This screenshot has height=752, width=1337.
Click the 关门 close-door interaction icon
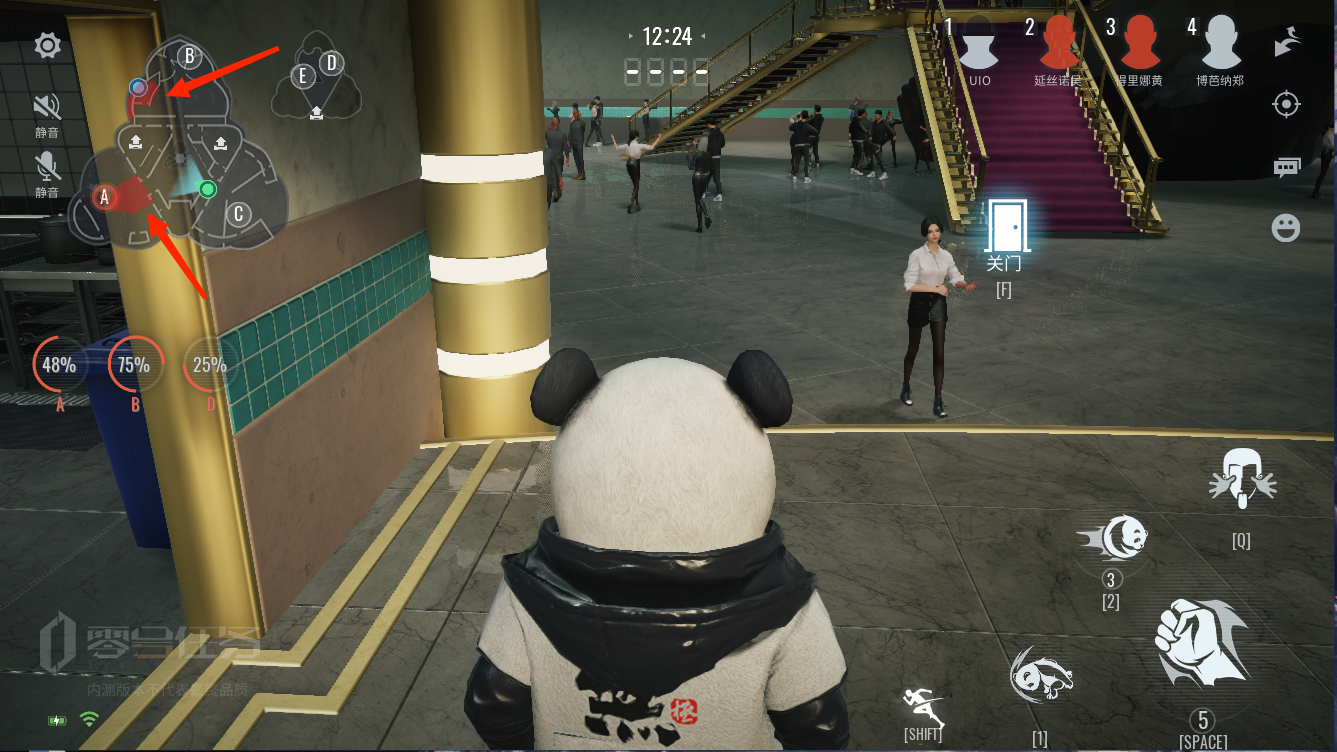pos(1005,226)
